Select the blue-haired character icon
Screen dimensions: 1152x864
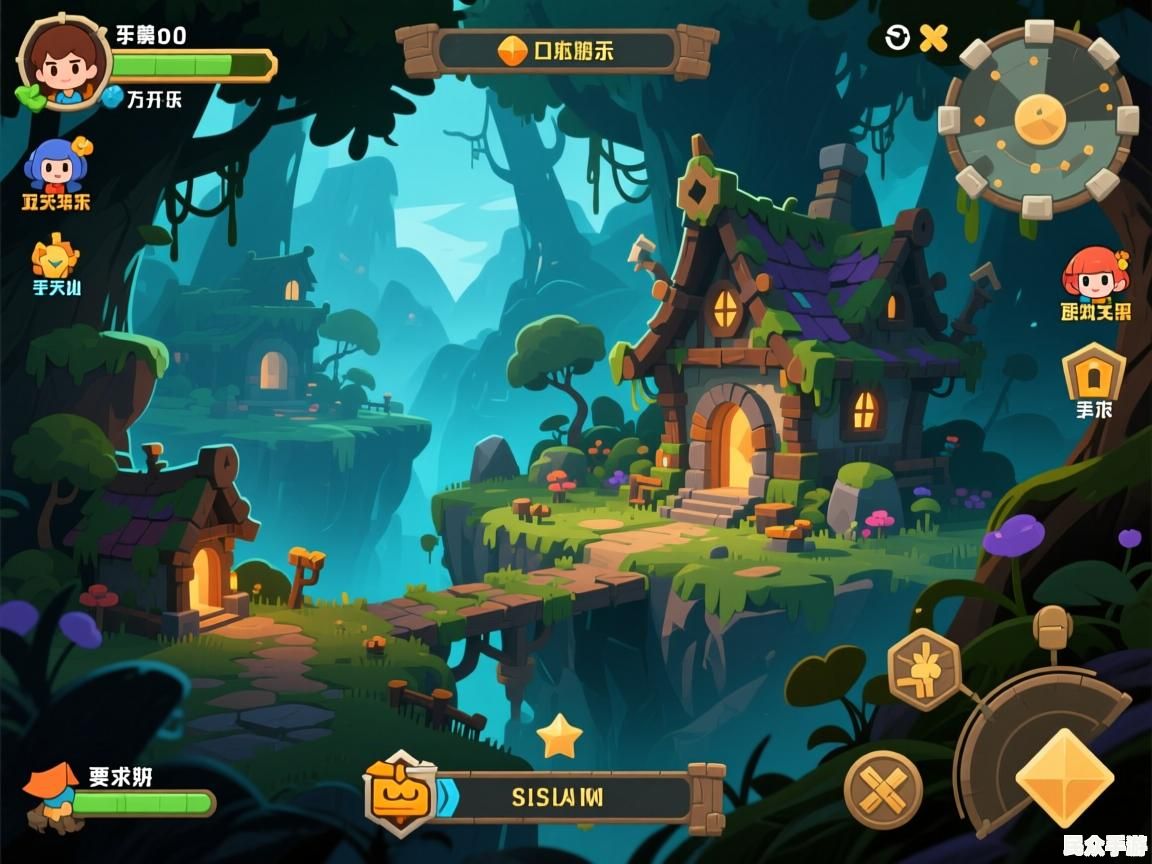(55, 165)
